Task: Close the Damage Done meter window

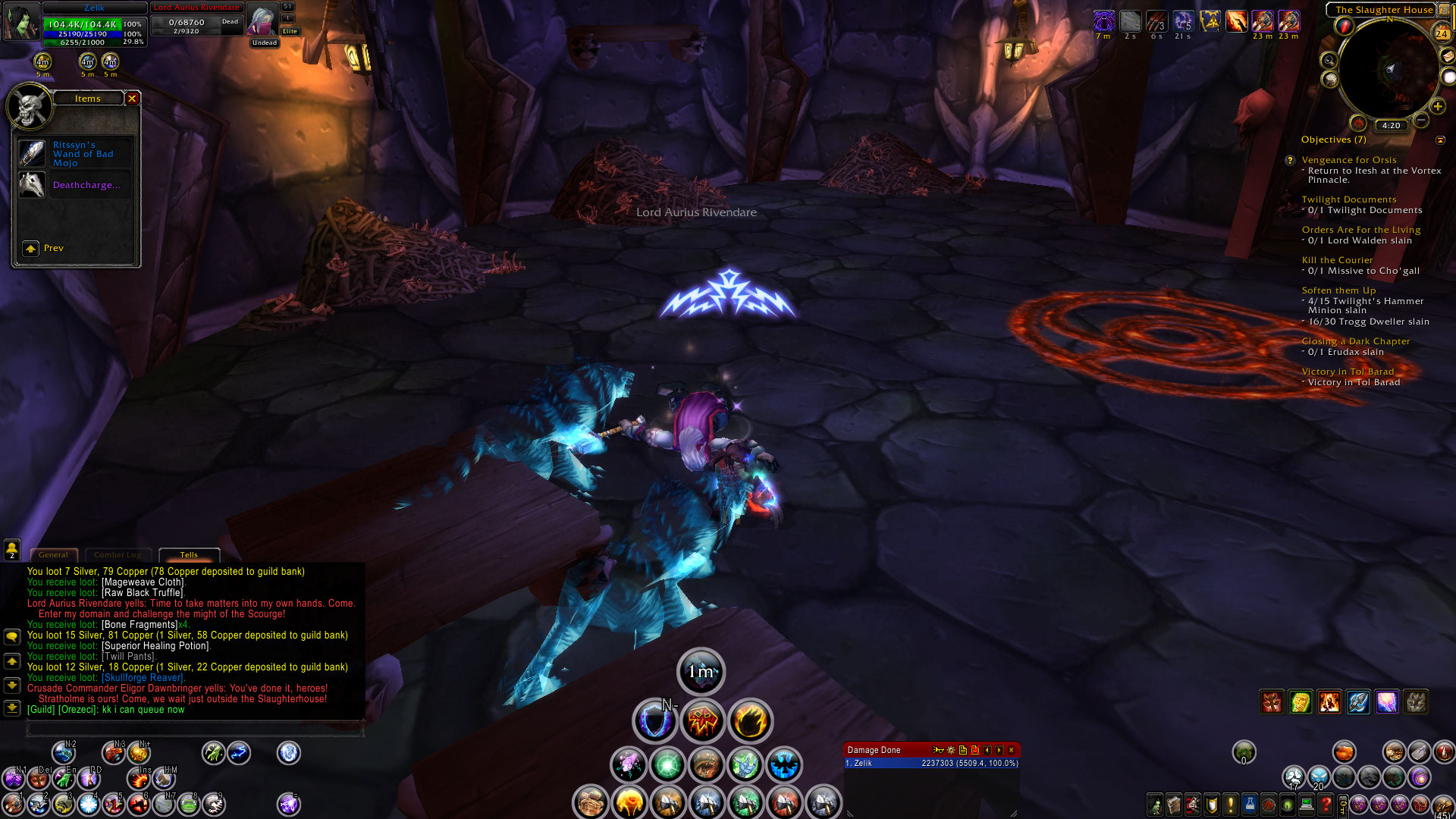Action: (1011, 750)
